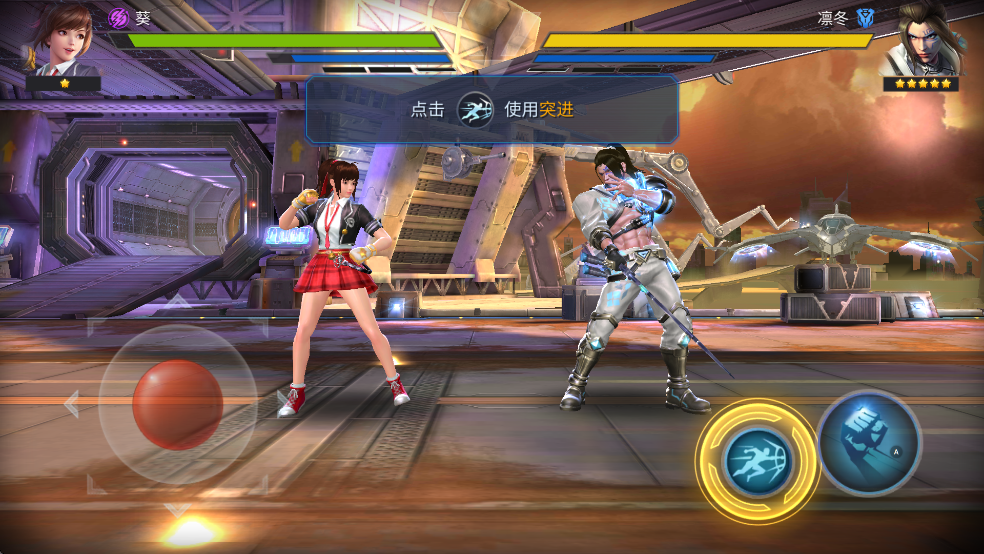Tap the highlighted dash (突进) skill button

(757, 461)
